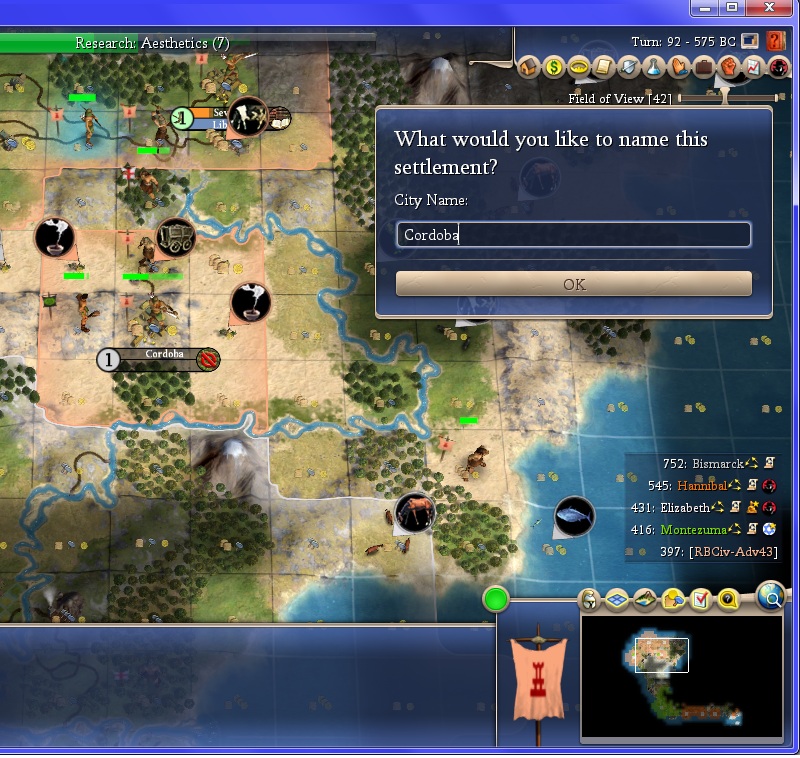The width and height of the screenshot is (800, 758).
Task: Open the Civics gold ring icon
Action: point(579,68)
